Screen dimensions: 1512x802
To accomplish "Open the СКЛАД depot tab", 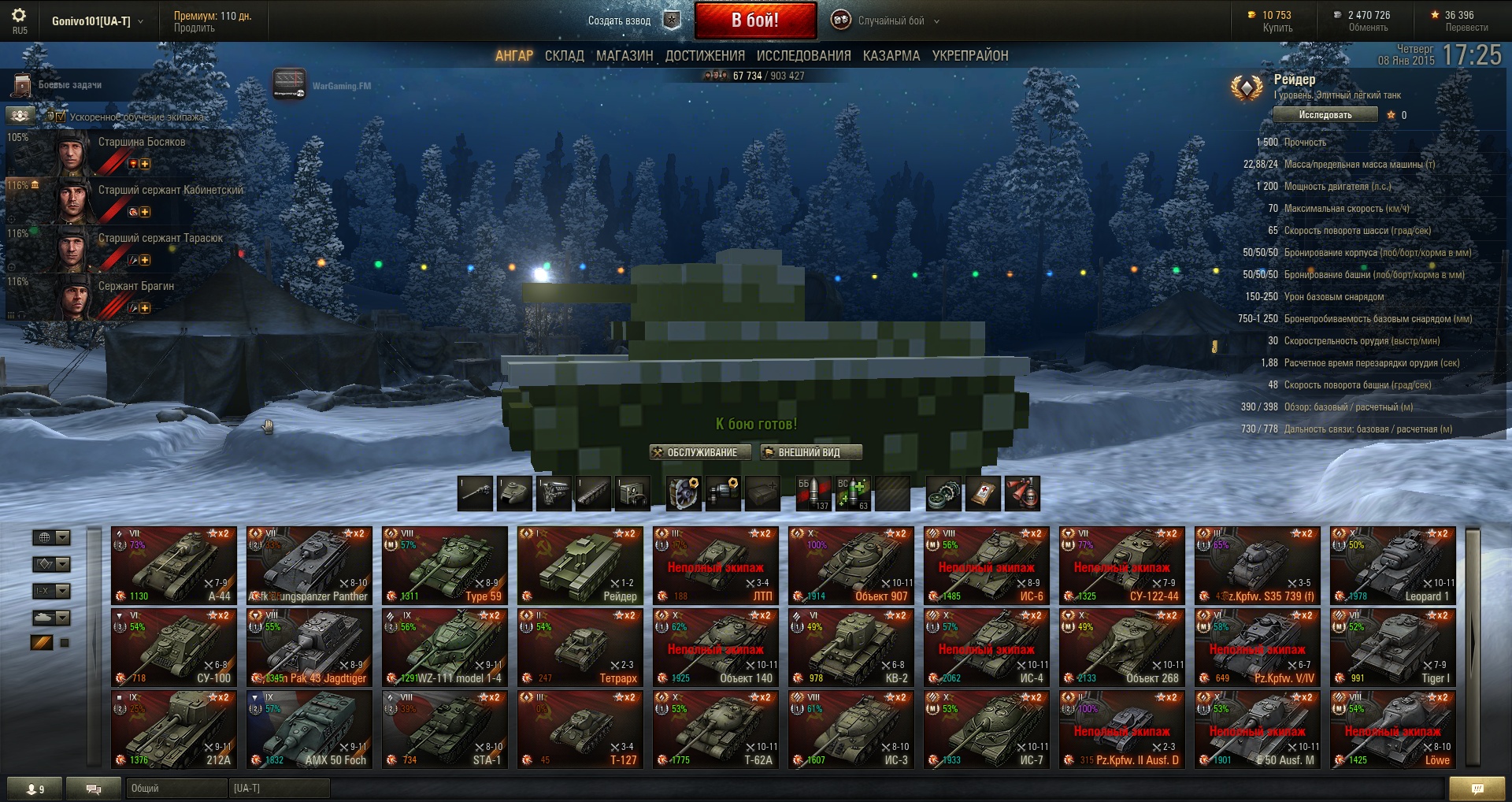I will (564, 56).
